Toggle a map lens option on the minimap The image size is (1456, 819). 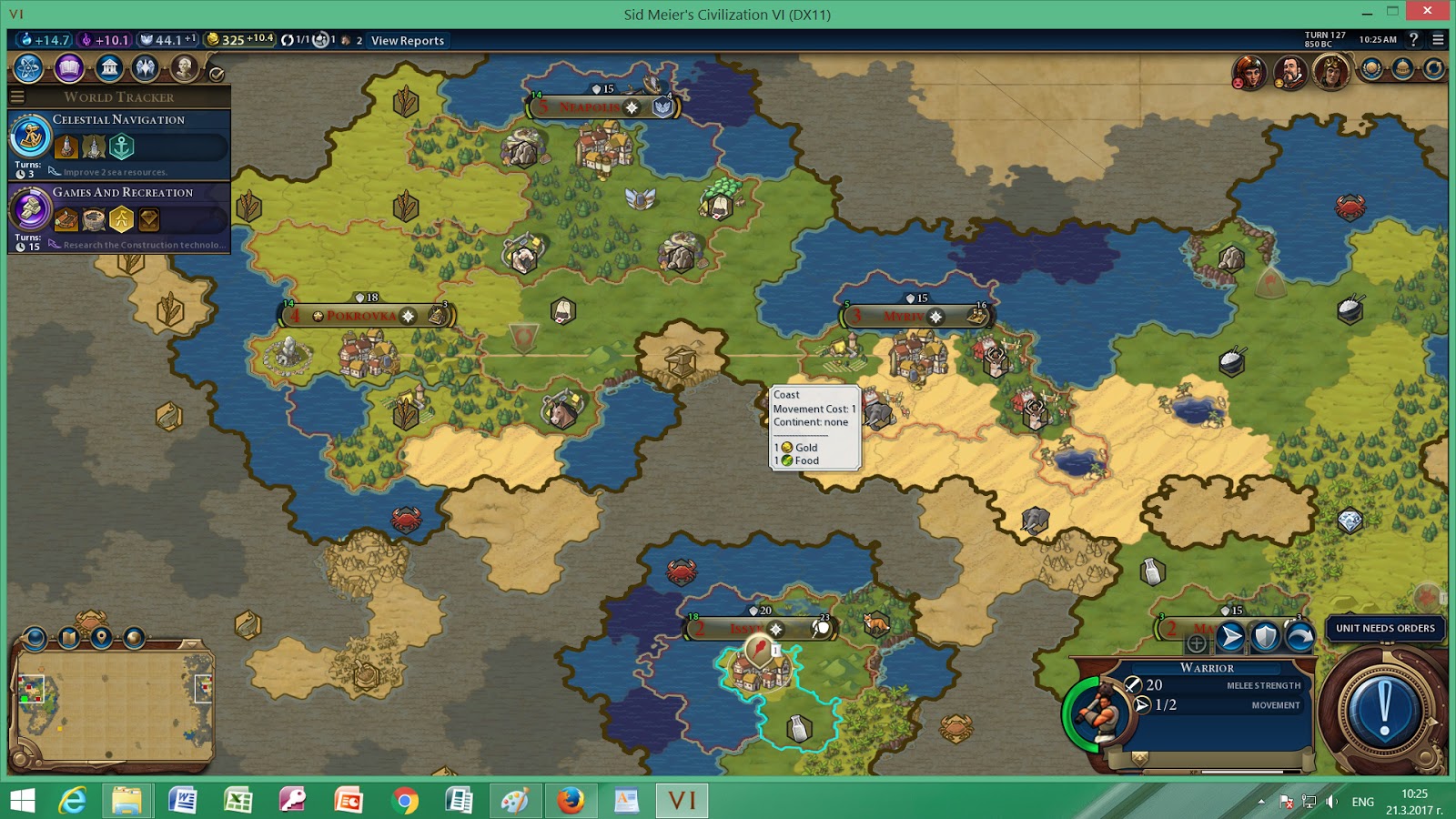(x=35, y=639)
